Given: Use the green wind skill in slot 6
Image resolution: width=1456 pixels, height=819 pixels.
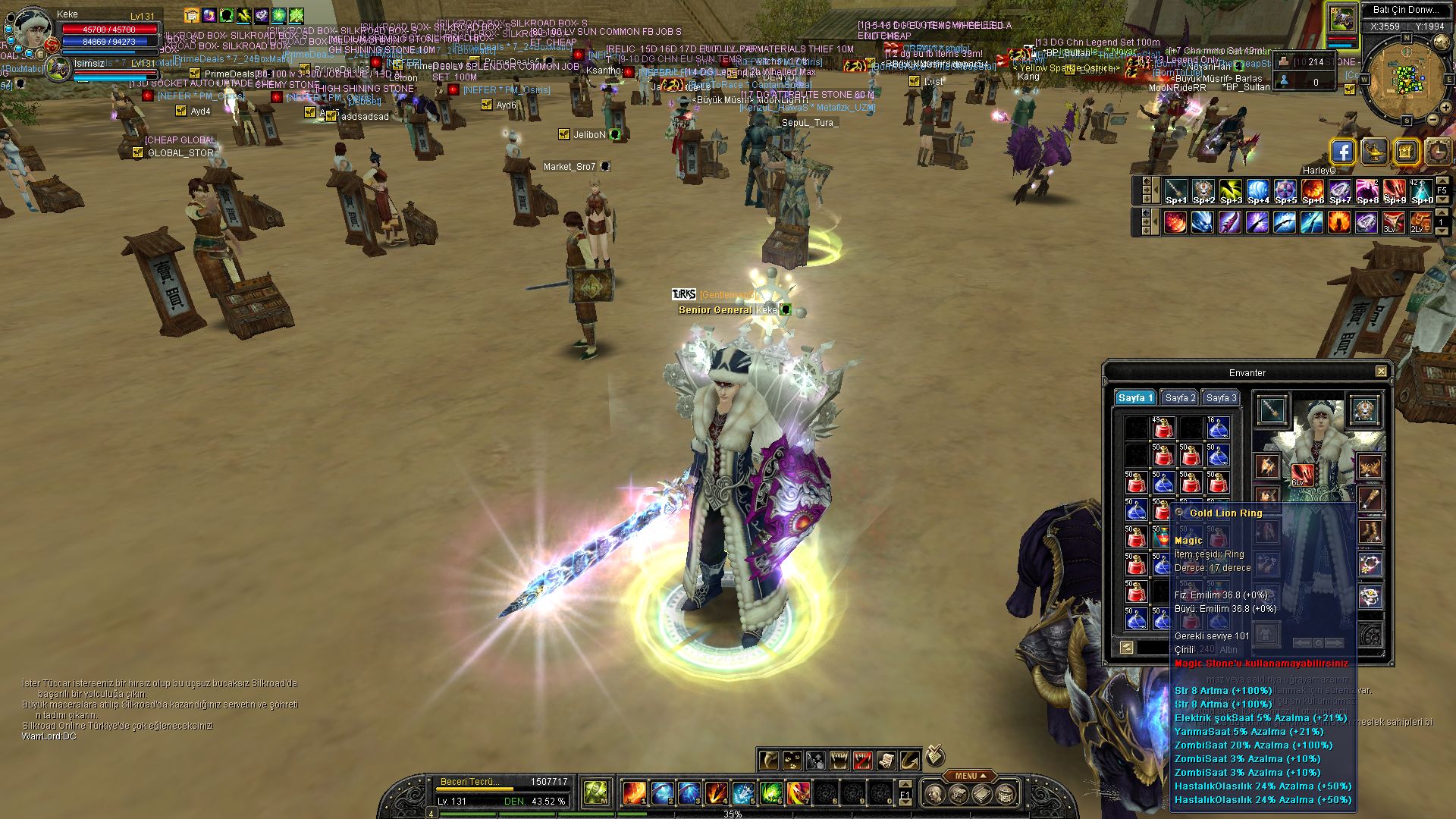Looking at the screenshot, I should pos(770,793).
